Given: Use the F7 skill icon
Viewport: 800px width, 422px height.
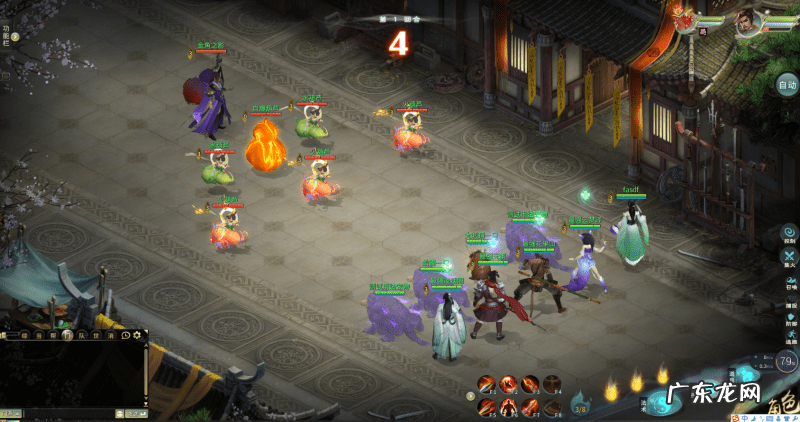Looking at the screenshot, I should coord(530,406).
